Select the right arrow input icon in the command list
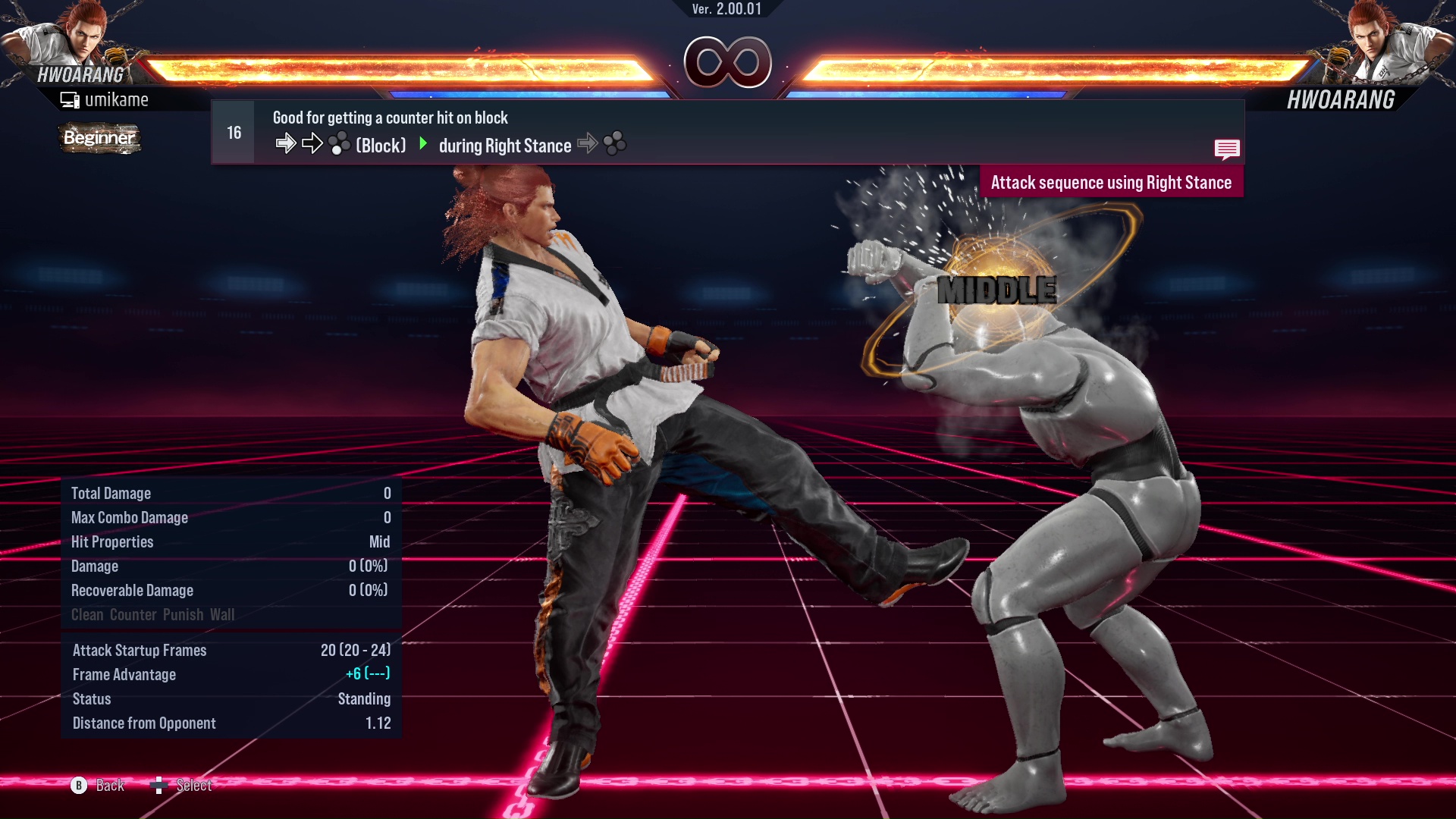The height and width of the screenshot is (819, 1456). [287, 142]
